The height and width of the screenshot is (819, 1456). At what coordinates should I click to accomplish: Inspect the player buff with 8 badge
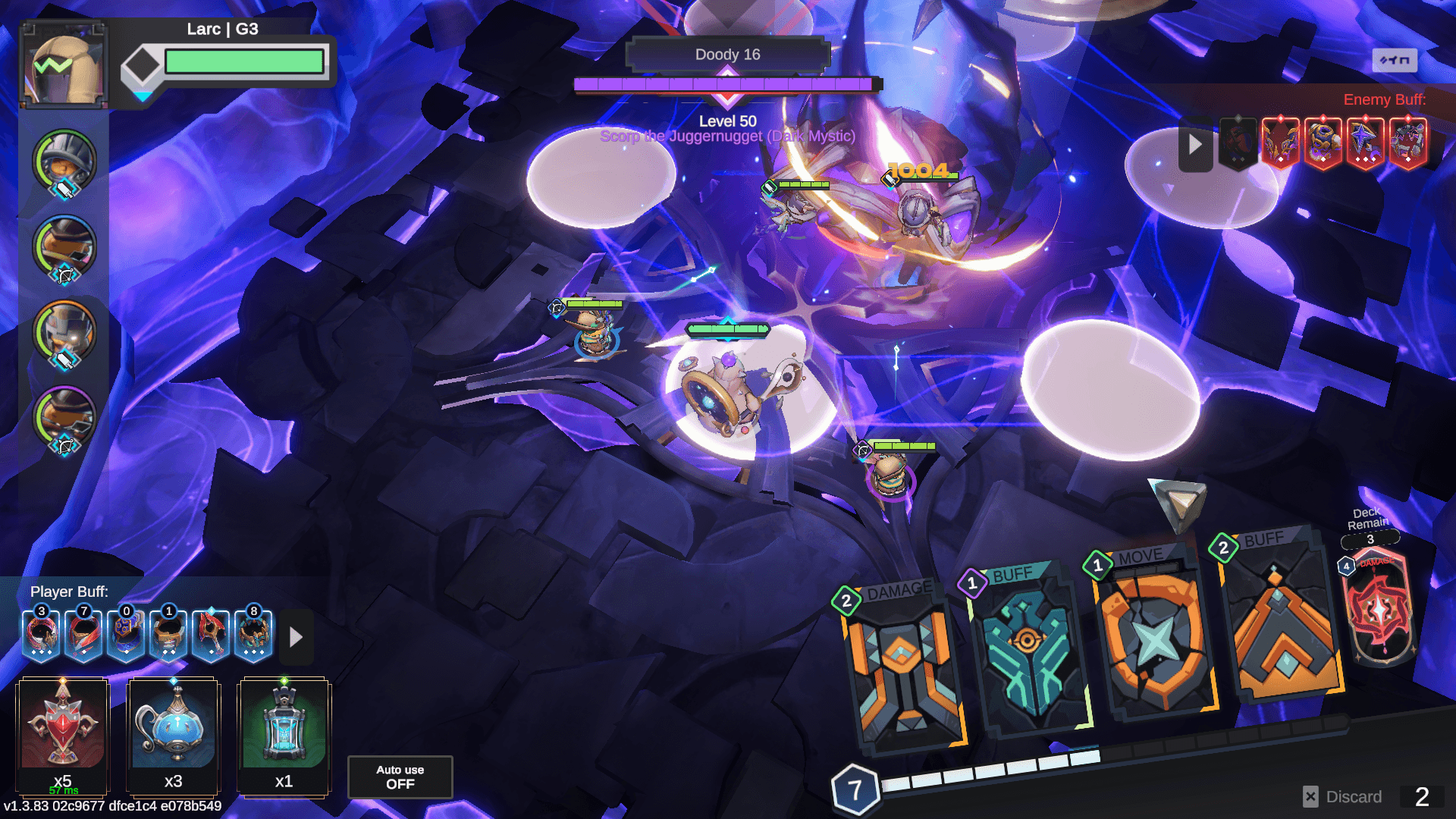253,634
